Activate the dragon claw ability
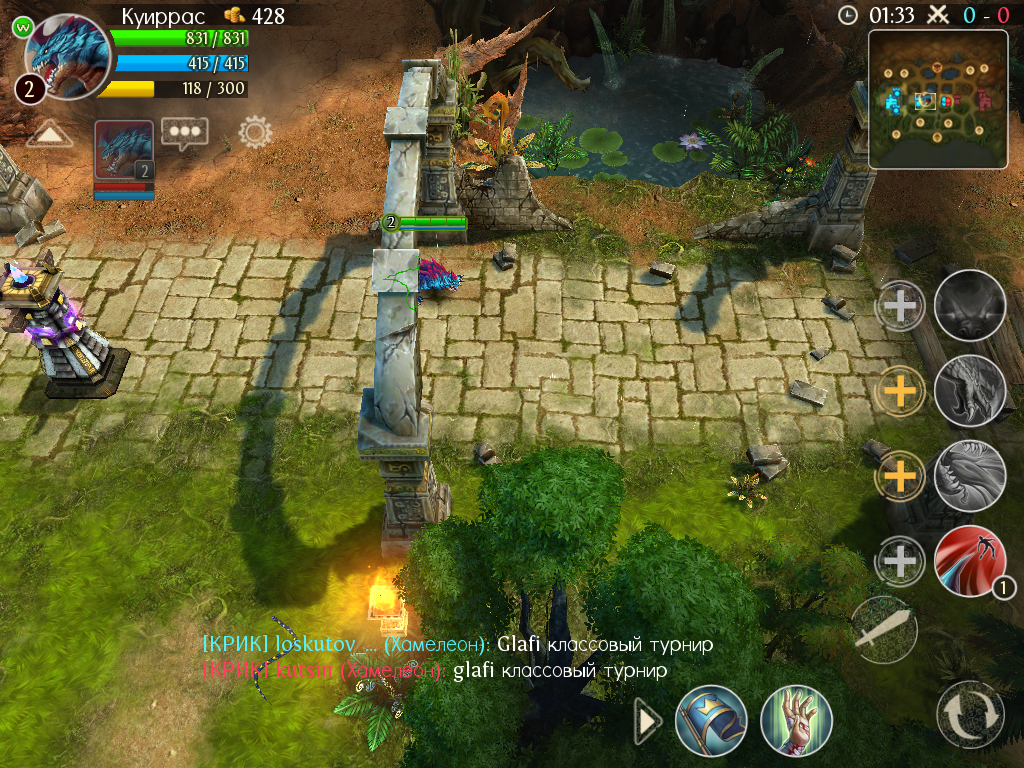1024x768 pixels. pos(969,391)
